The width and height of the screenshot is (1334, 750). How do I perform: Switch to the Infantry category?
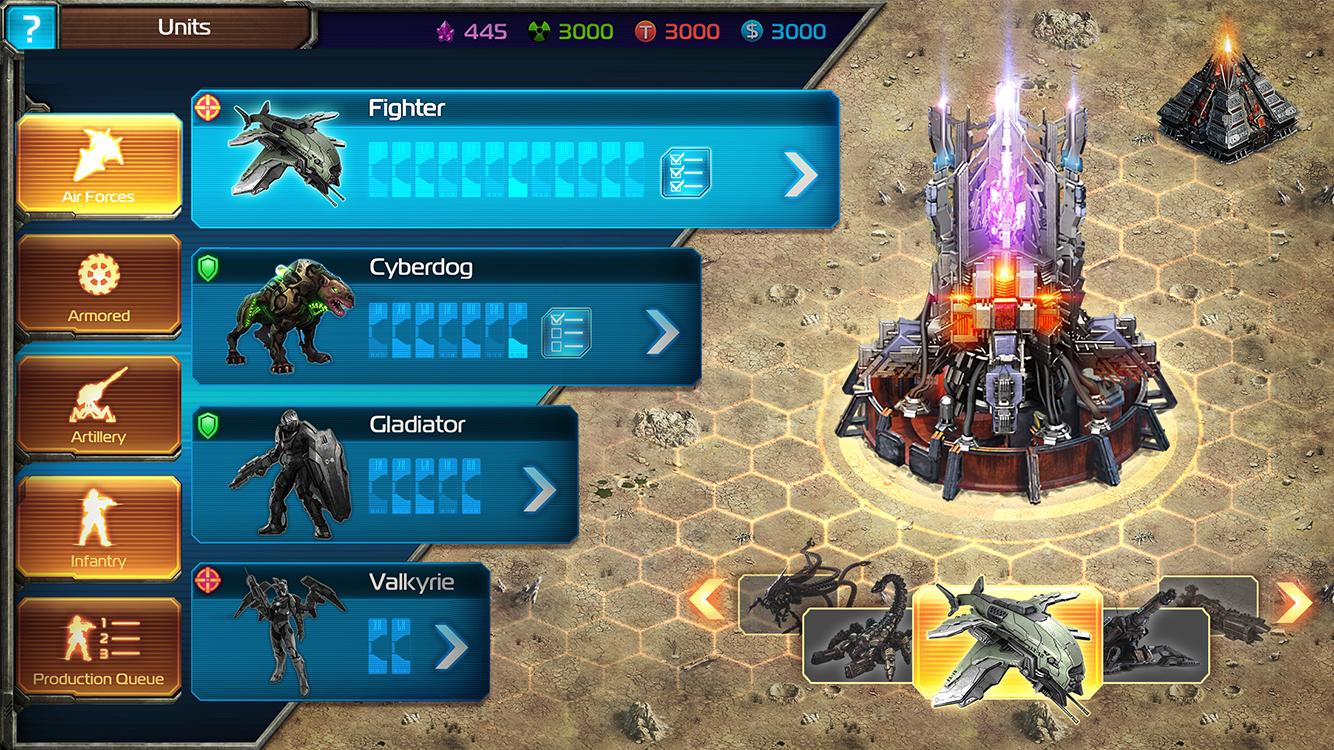click(x=98, y=528)
